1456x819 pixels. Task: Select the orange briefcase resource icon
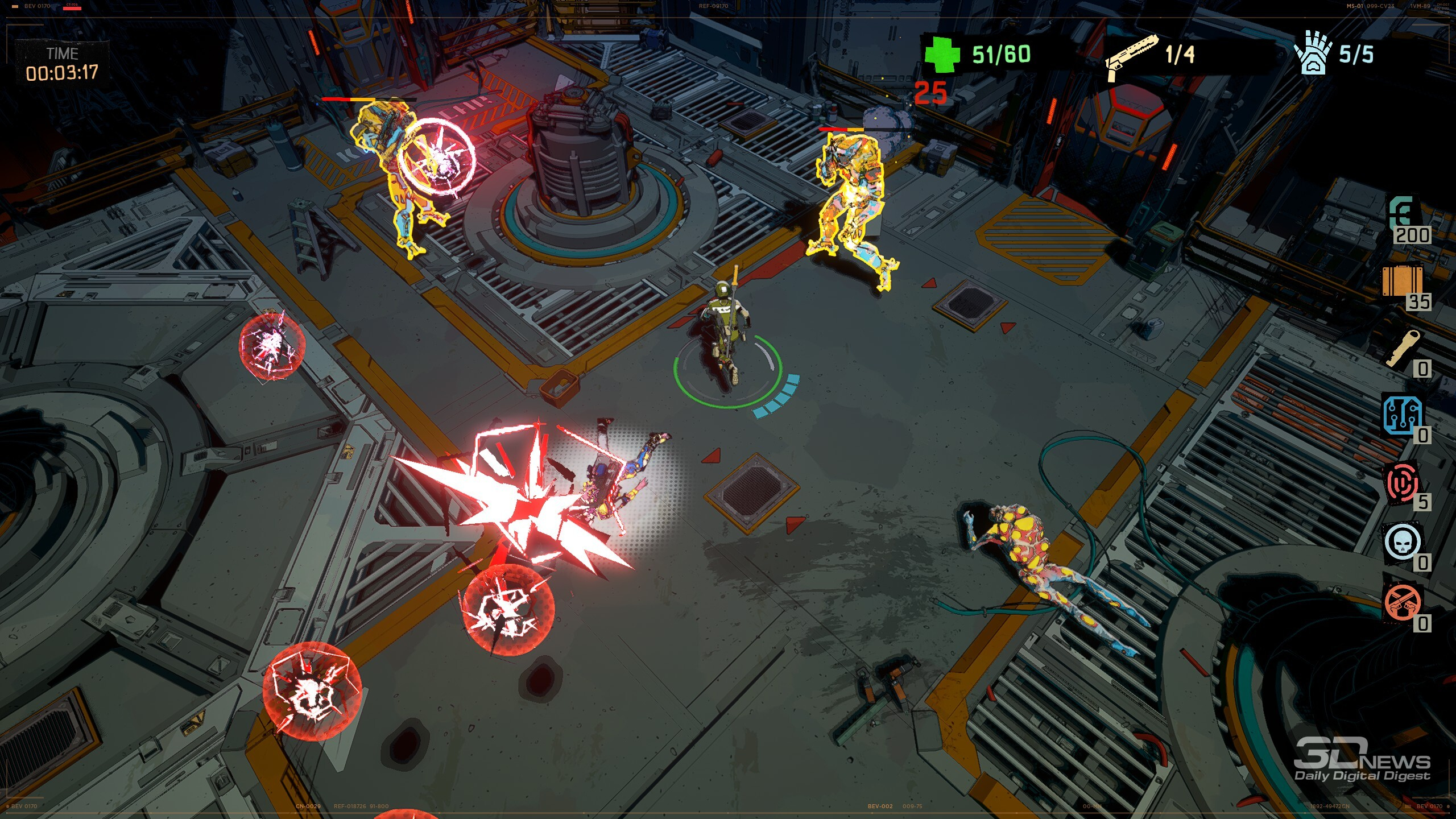tap(1402, 281)
